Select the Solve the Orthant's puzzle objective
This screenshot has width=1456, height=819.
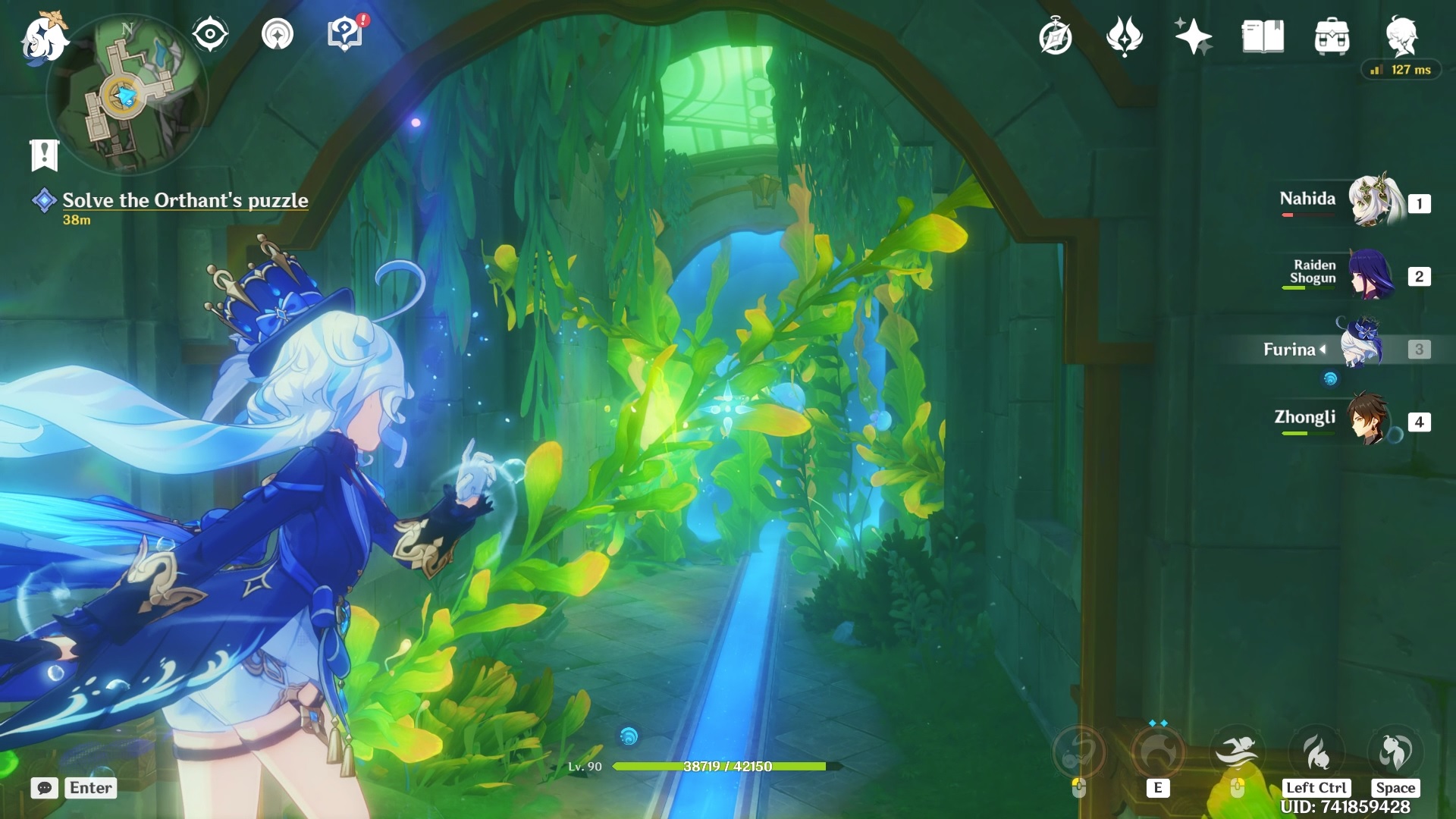pyautogui.click(x=185, y=200)
